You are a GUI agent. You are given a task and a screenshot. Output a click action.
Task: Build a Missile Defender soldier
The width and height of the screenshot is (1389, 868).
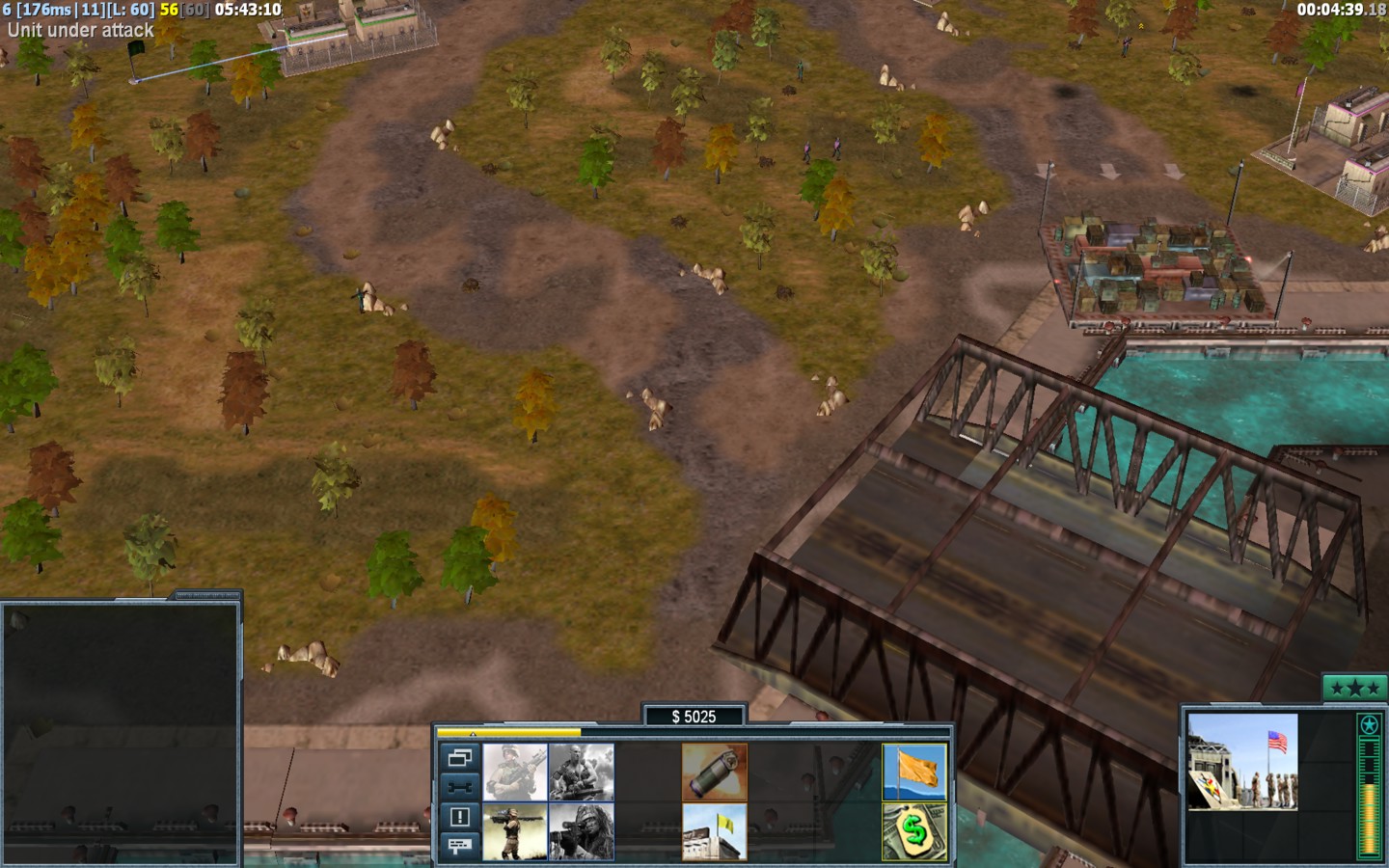[515, 831]
